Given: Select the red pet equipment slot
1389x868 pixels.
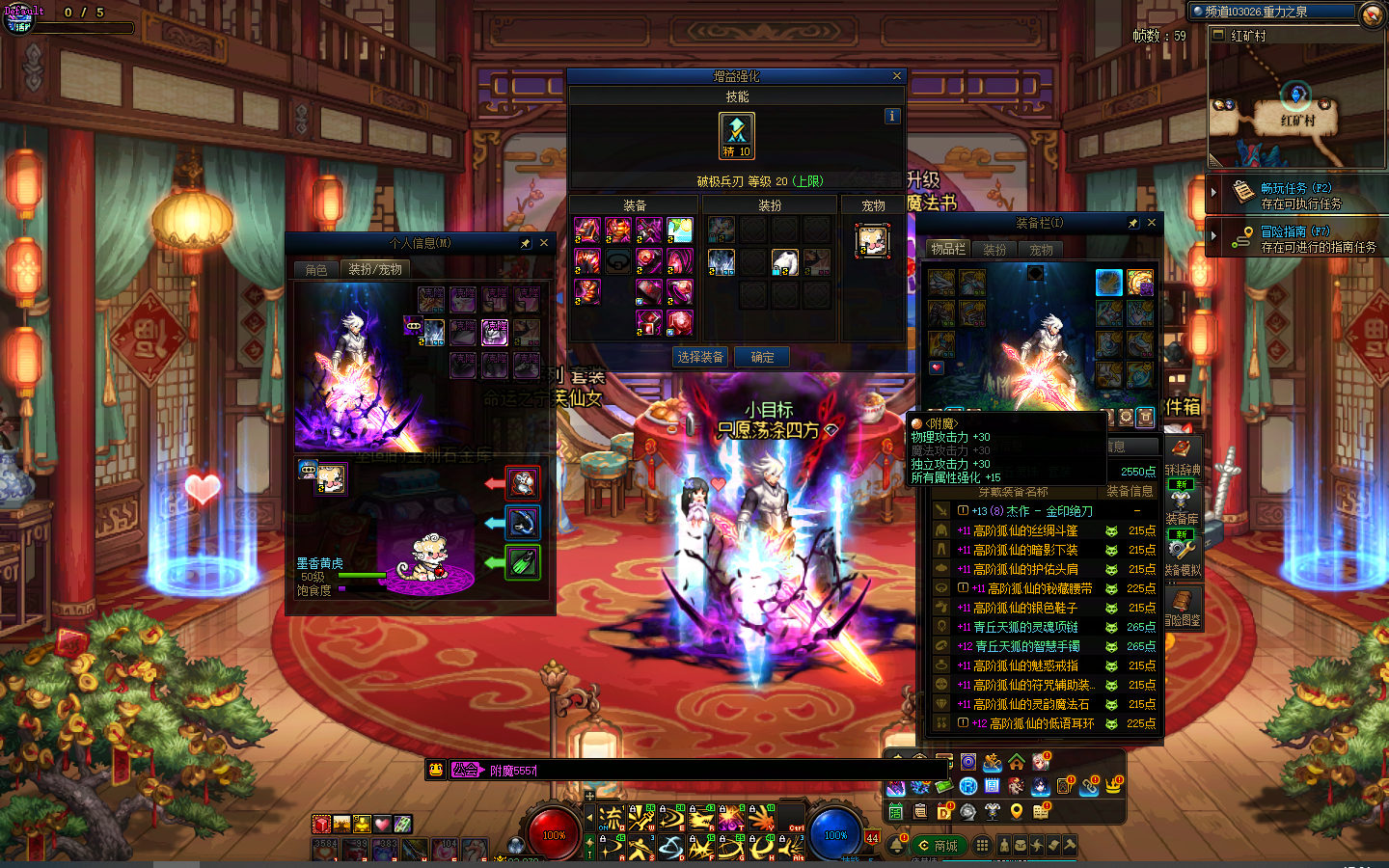Looking at the screenshot, I should pyautogui.click(x=523, y=483).
